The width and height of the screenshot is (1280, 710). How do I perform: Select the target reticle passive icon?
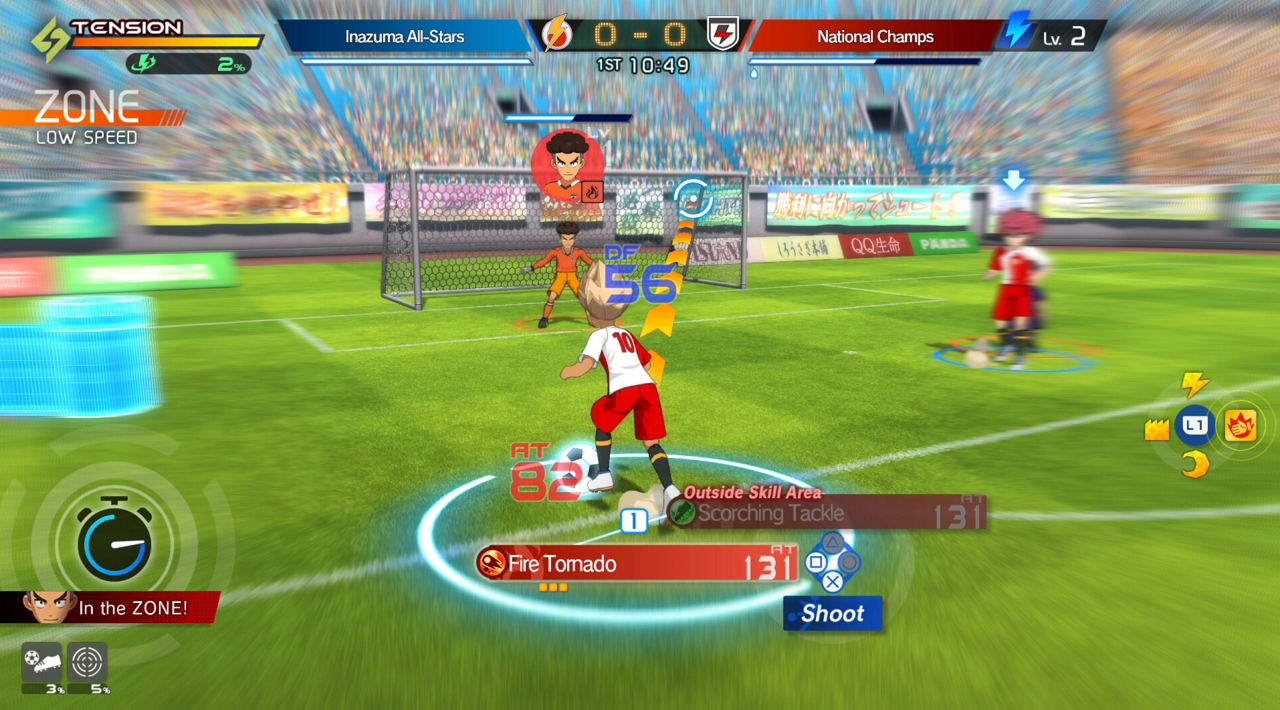(87, 662)
